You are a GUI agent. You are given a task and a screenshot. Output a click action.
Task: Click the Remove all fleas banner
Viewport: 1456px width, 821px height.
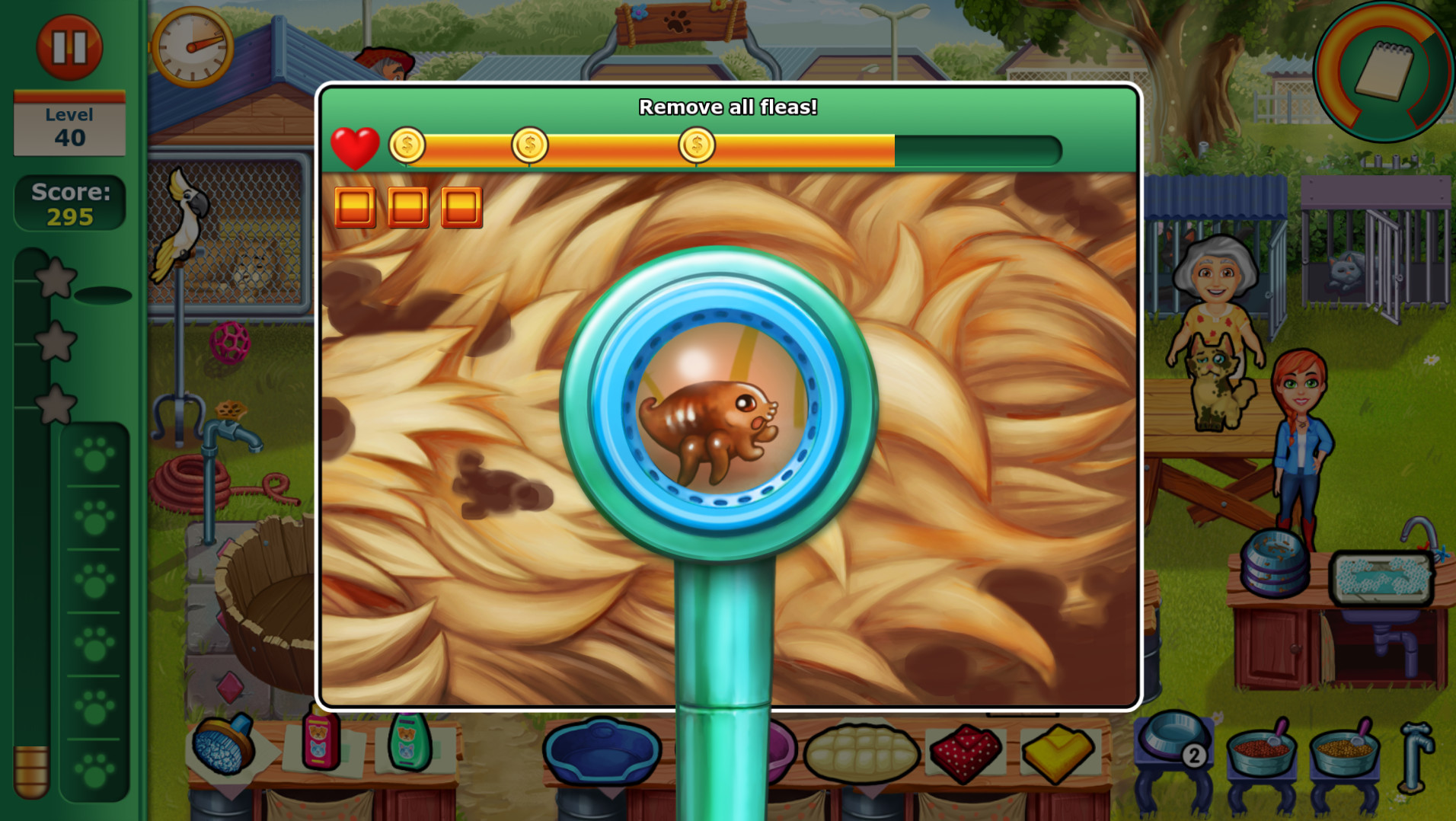728,107
